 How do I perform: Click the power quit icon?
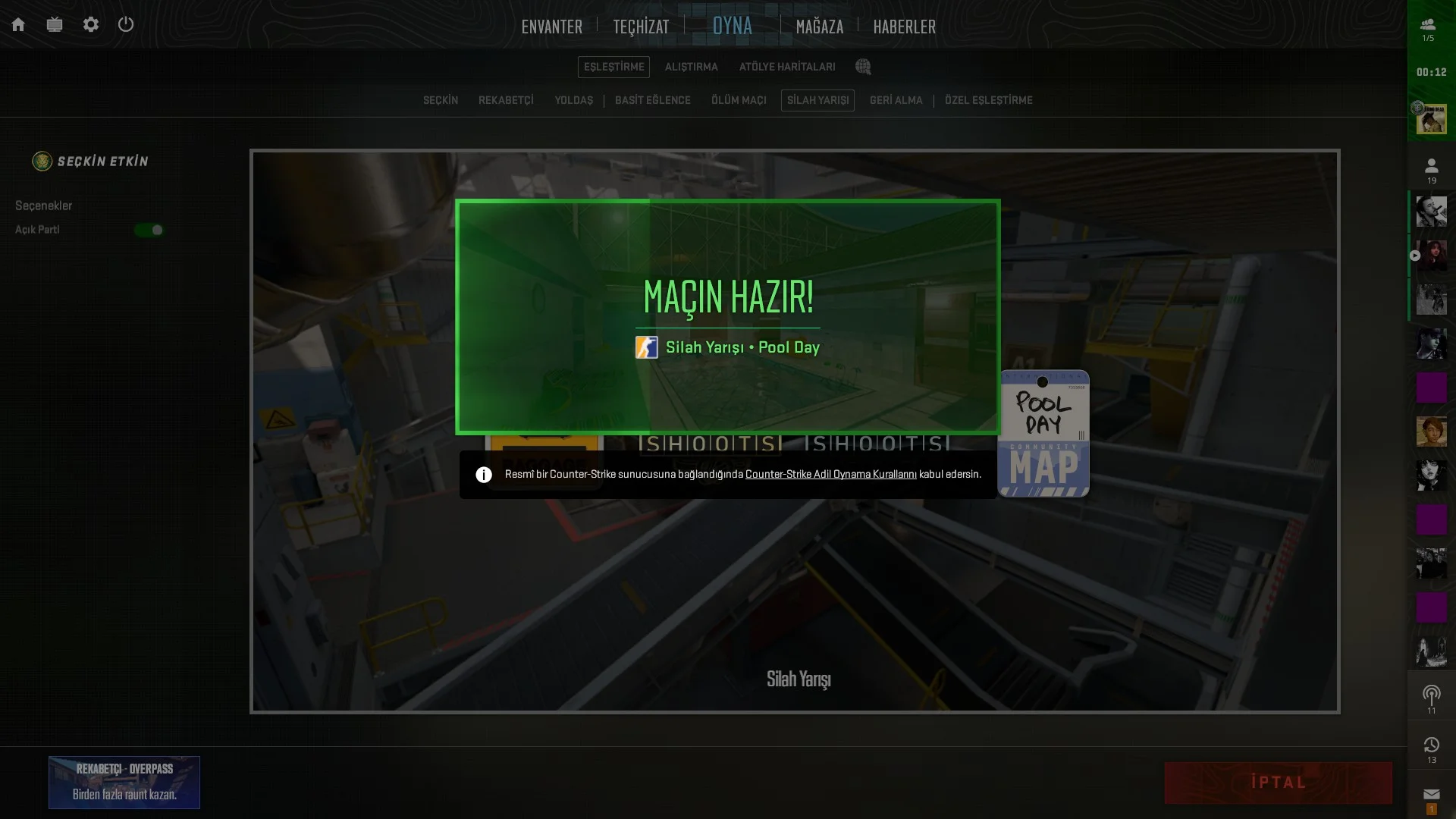(x=126, y=25)
